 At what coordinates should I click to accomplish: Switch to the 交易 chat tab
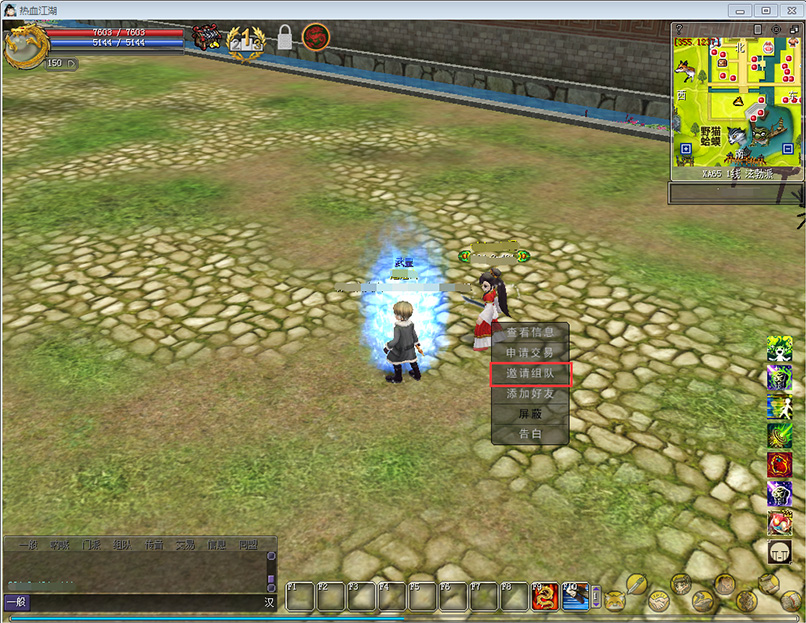(185, 545)
